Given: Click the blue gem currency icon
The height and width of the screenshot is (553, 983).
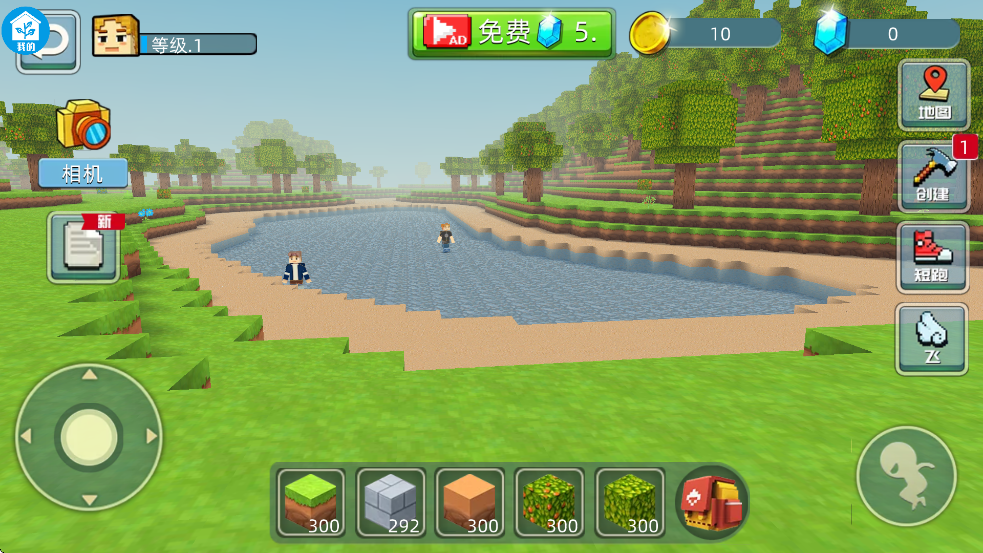Looking at the screenshot, I should 830,34.
